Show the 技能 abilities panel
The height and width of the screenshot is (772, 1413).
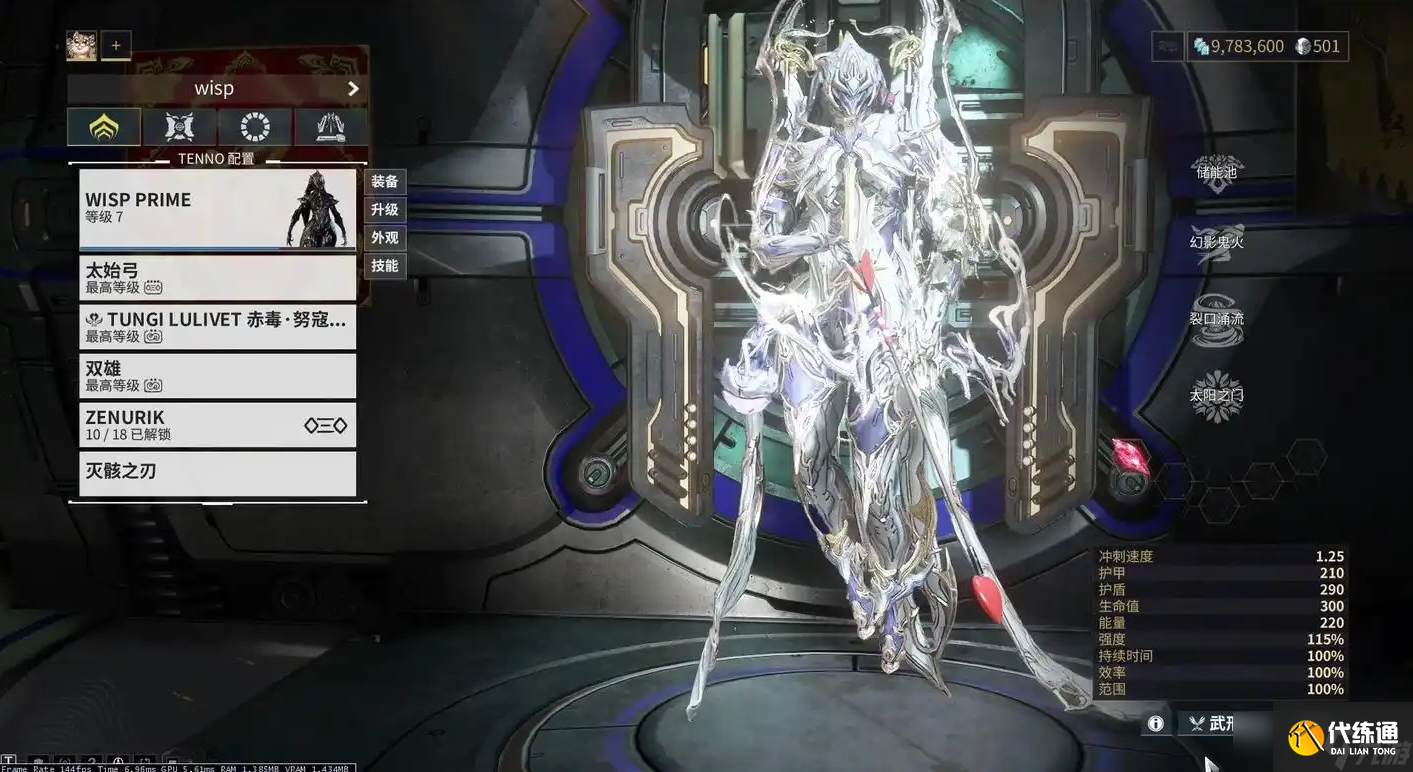tap(385, 266)
